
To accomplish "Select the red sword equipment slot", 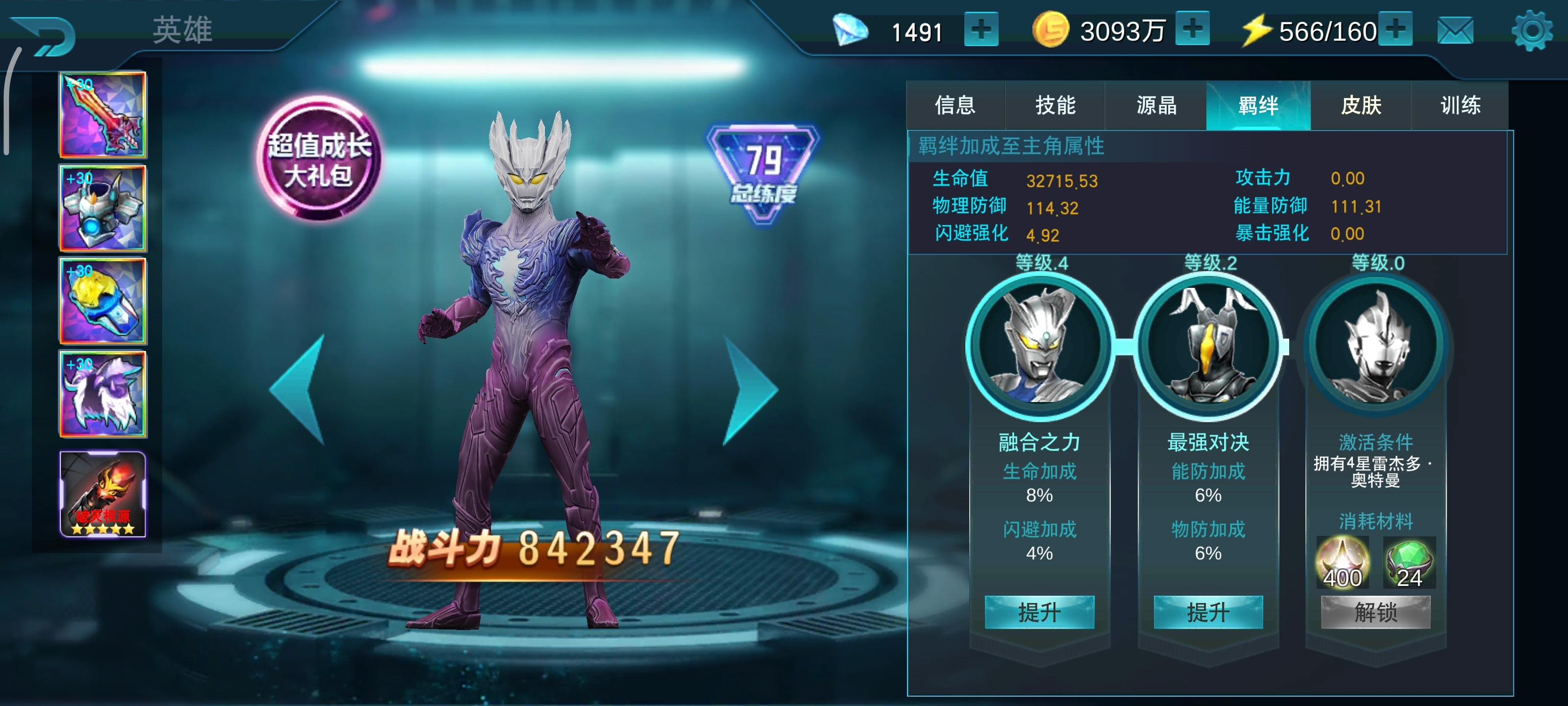I will click(x=103, y=114).
